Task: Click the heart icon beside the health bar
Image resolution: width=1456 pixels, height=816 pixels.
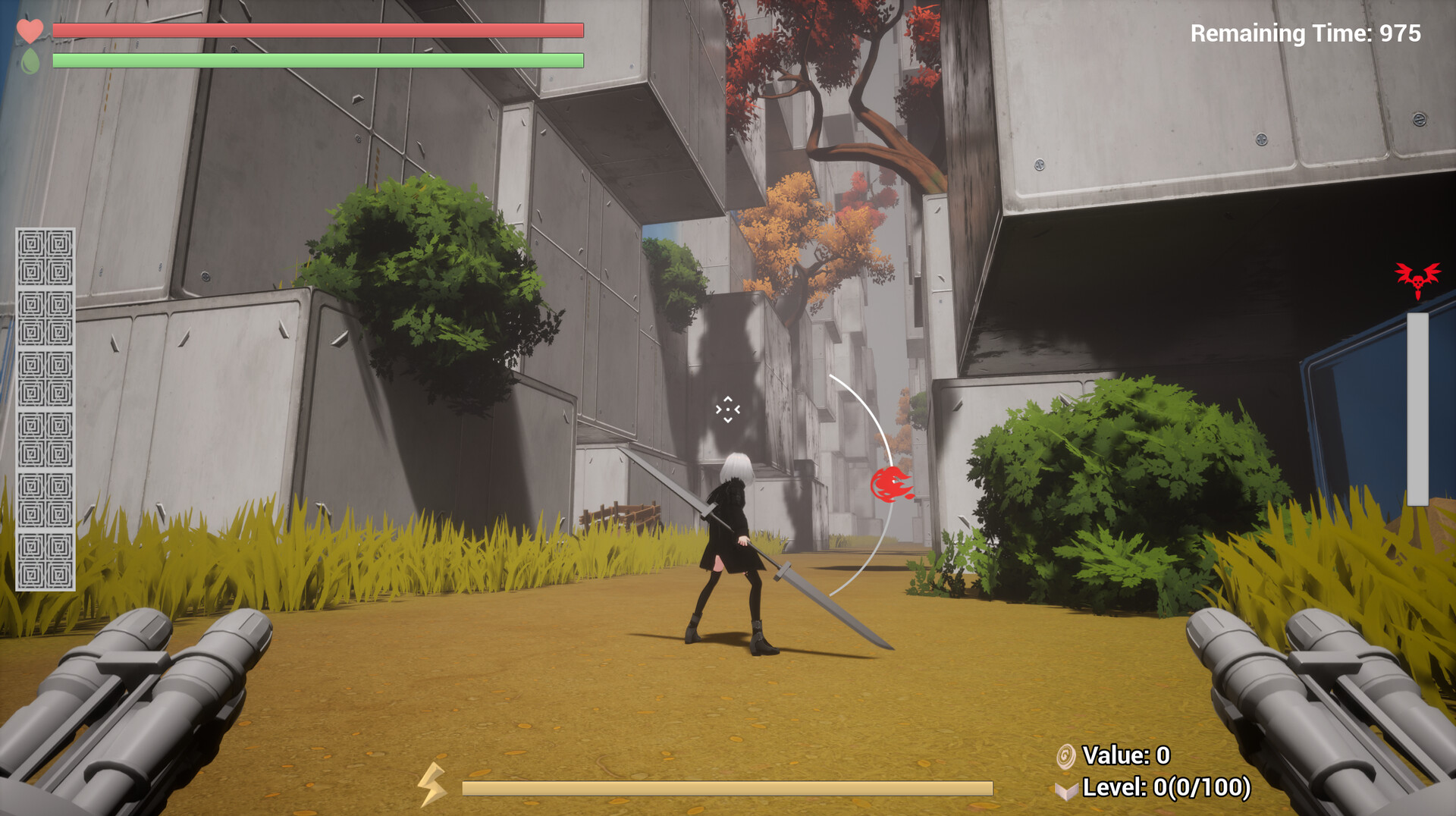Action: 30,31
